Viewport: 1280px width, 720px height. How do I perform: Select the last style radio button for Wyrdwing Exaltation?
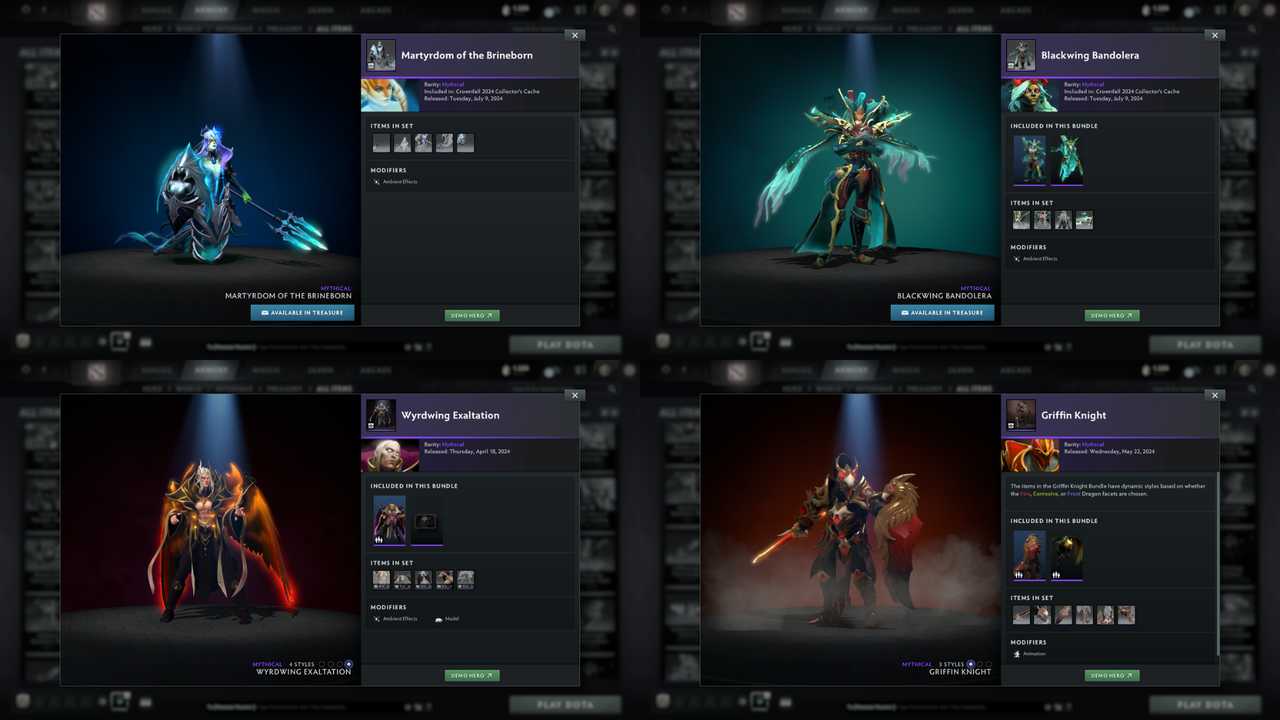click(x=349, y=664)
